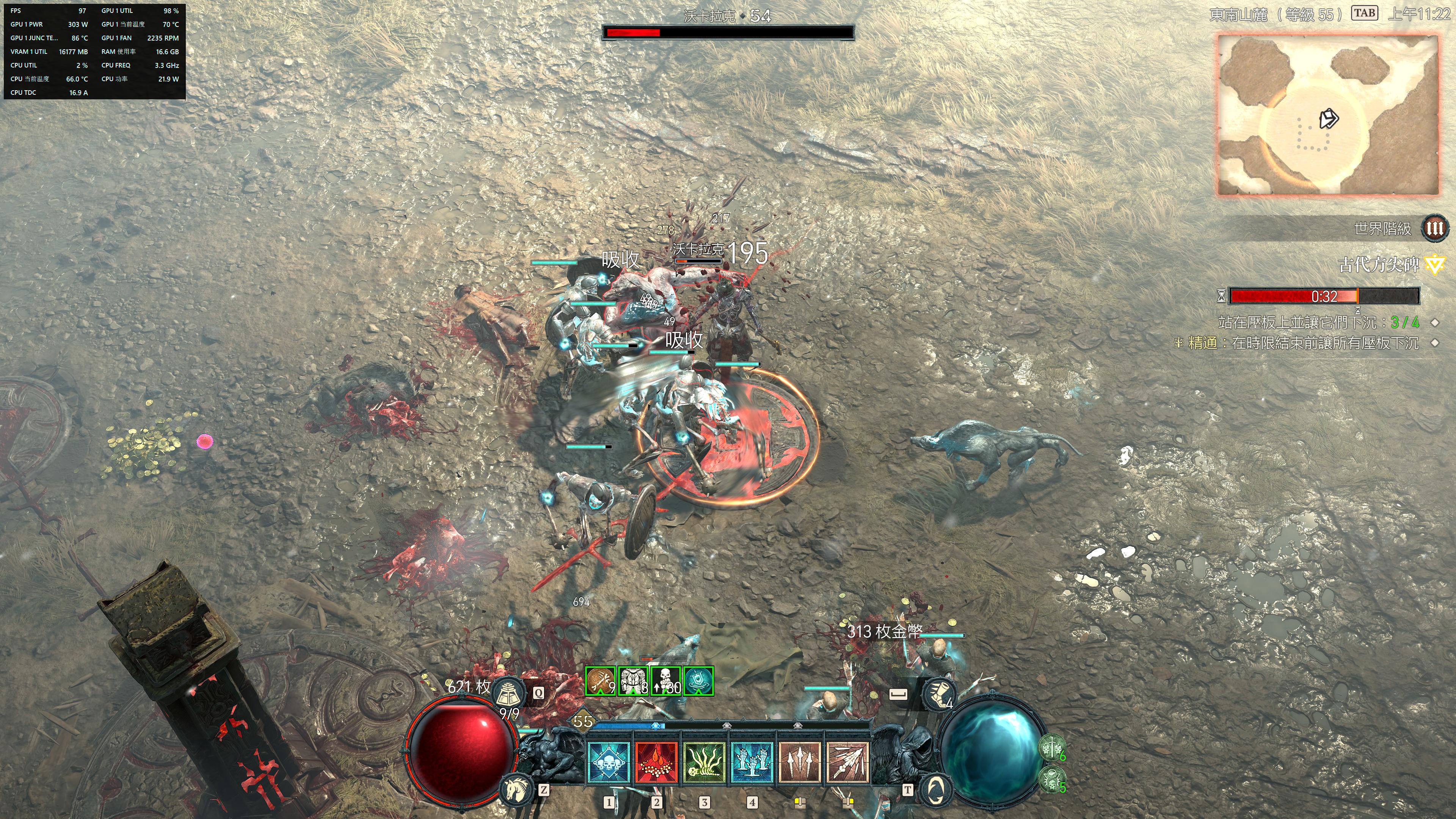Inspect the armor buff icon
1456x819 pixels.
(633, 681)
